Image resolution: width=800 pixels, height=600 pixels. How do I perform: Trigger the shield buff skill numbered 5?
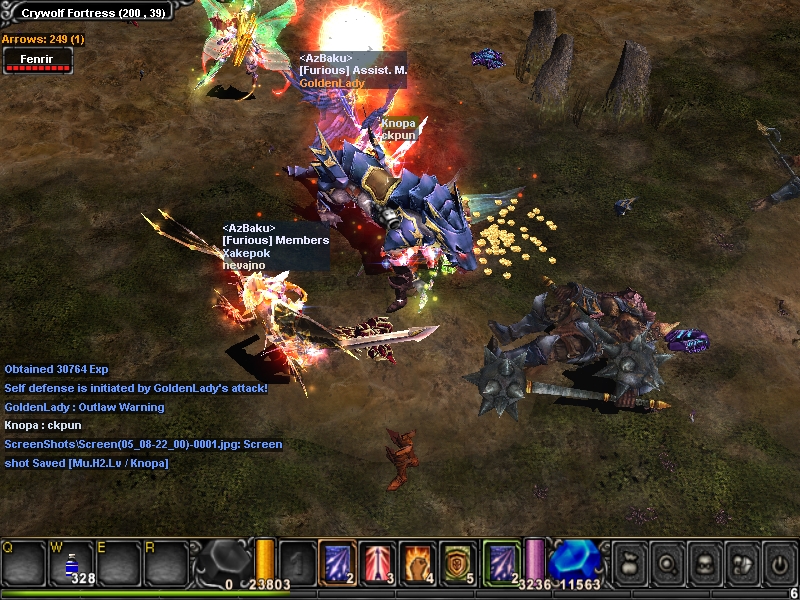click(457, 561)
